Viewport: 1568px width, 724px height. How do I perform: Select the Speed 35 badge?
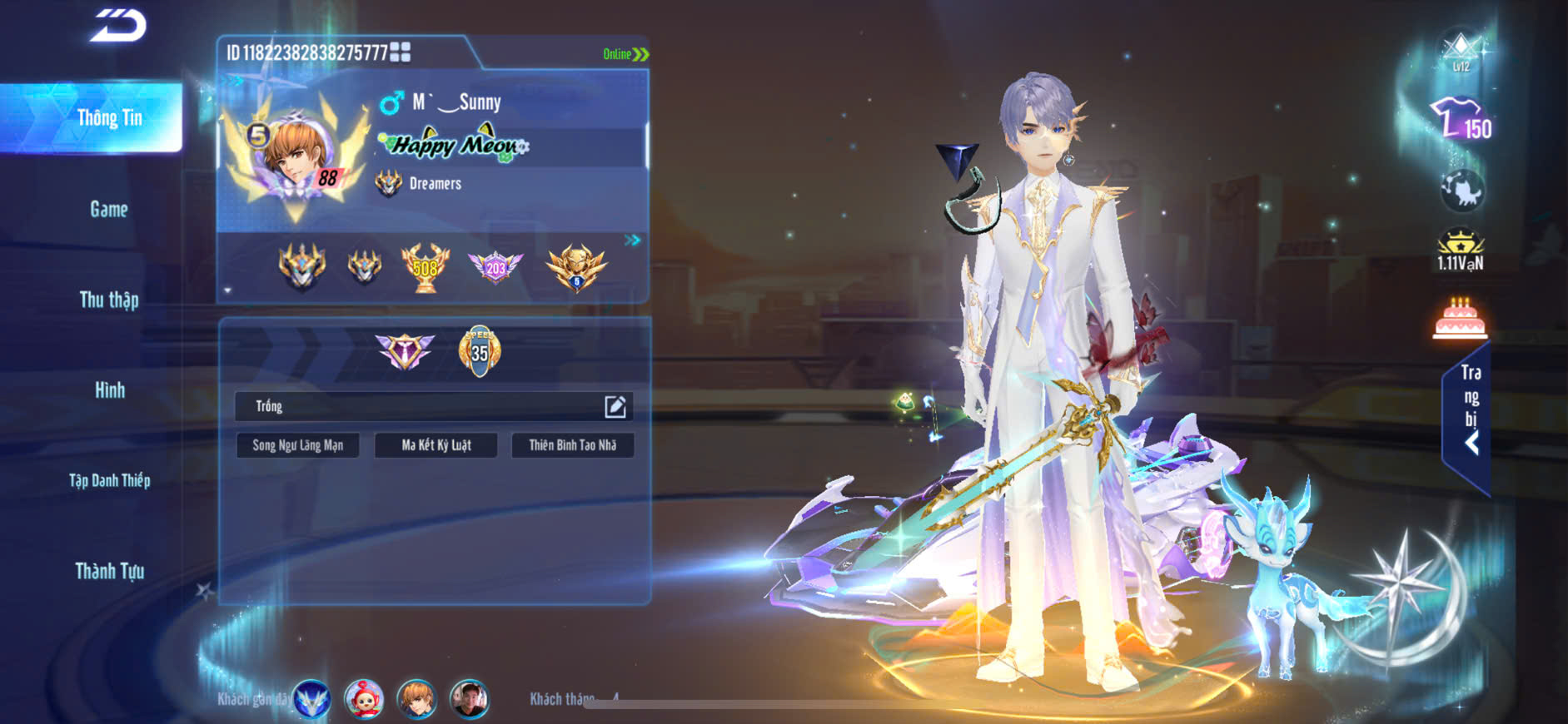pos(480,351)
